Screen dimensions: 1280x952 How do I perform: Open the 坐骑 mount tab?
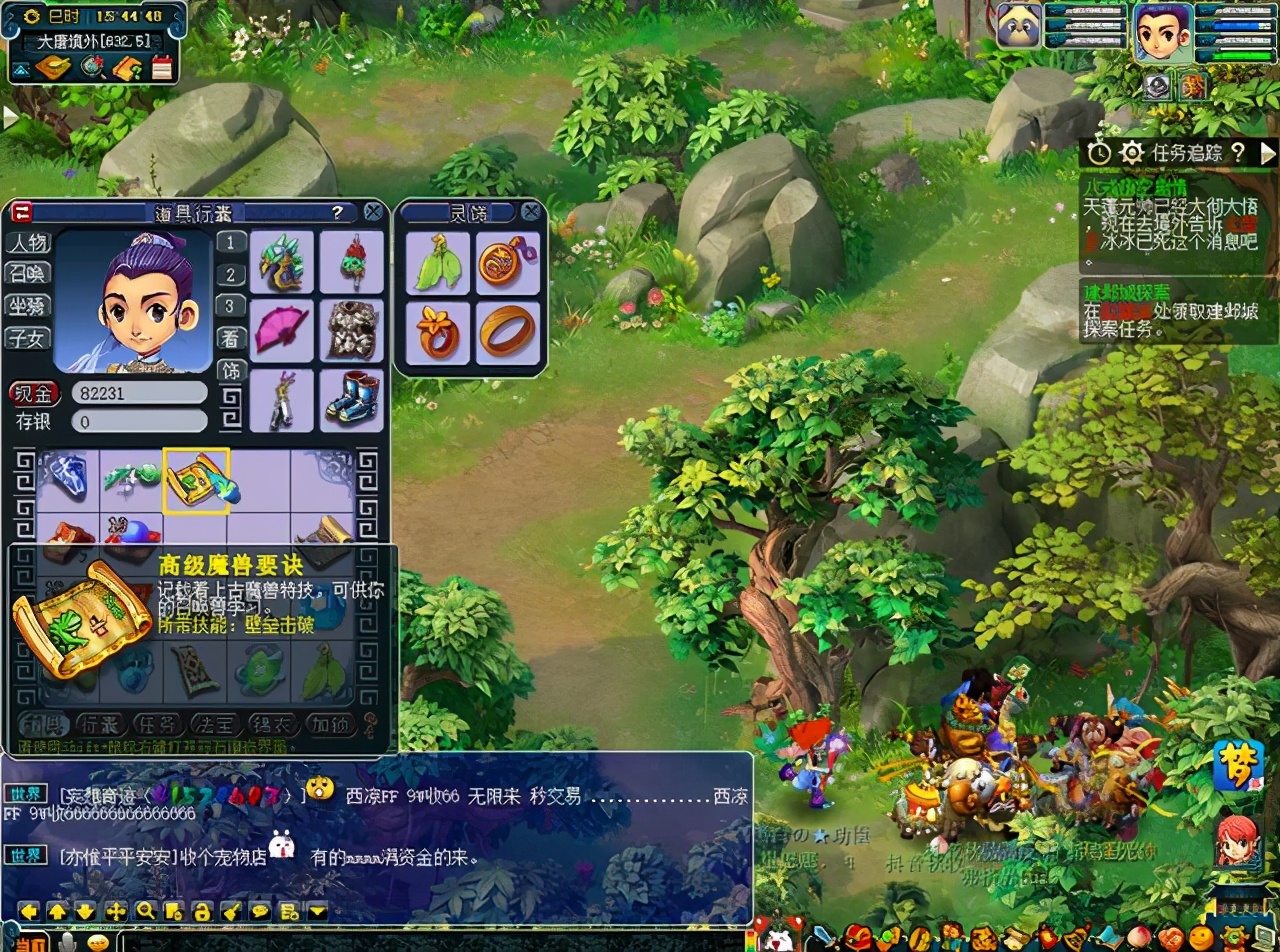(x=28, y=306)
